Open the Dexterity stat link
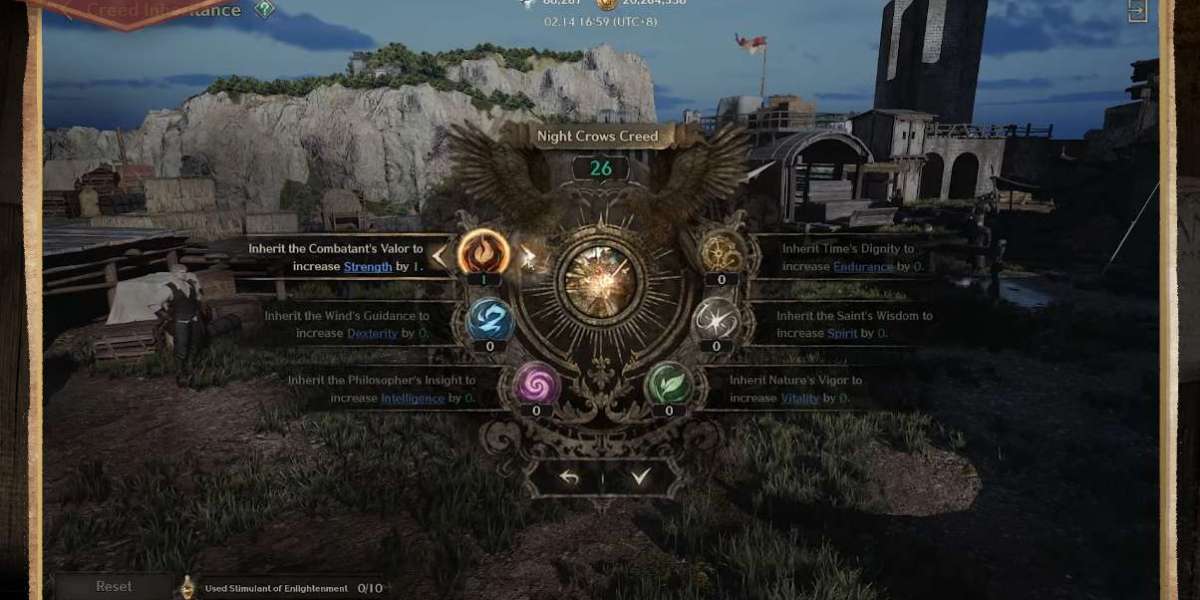The image size is (1200, 600). pyautogui.click(x=365, y=333)
